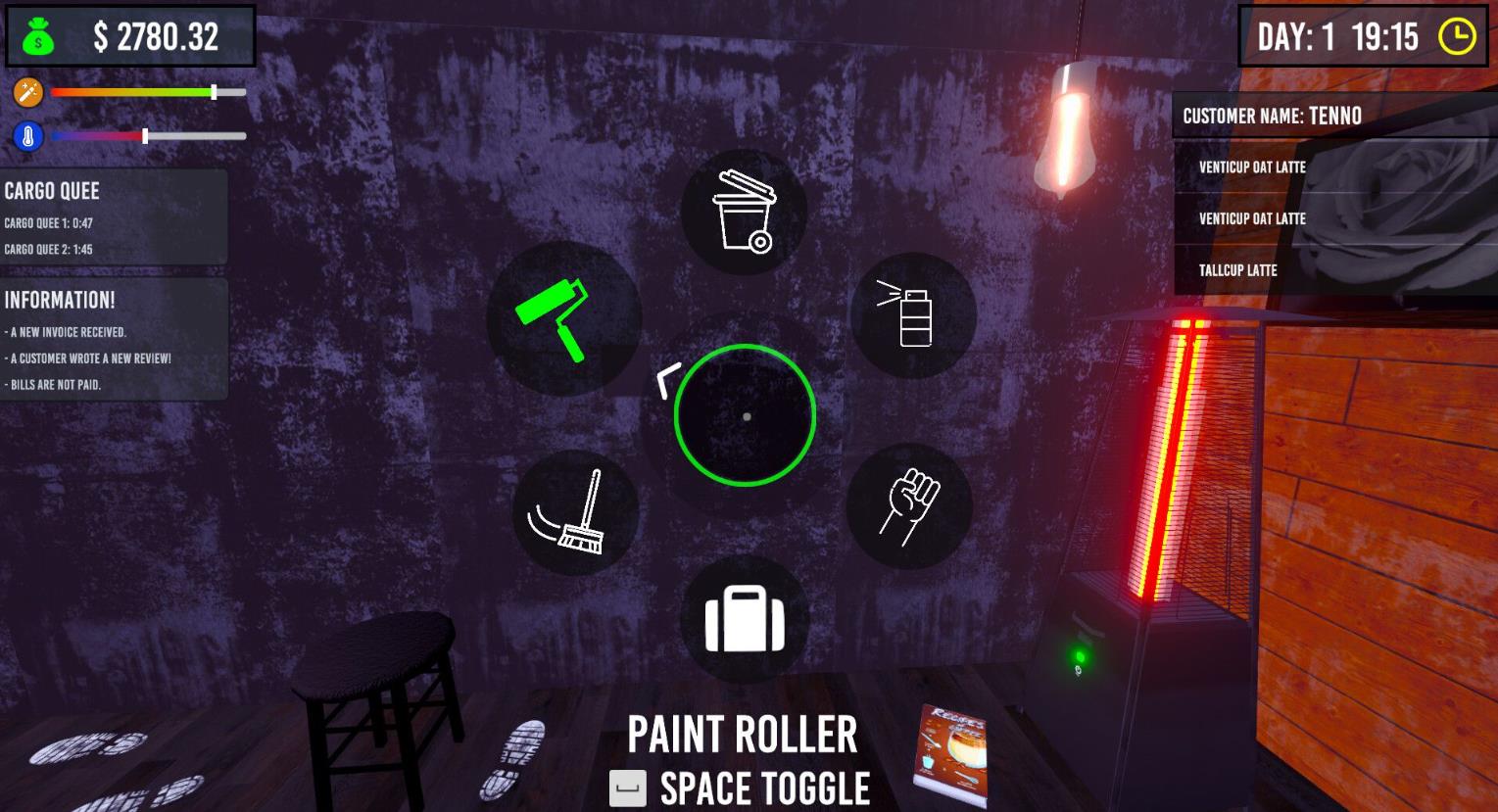Select the Tallcup Latte order row
The height and width of the screenshot is (812, 1498).
tap(1237, 270)
